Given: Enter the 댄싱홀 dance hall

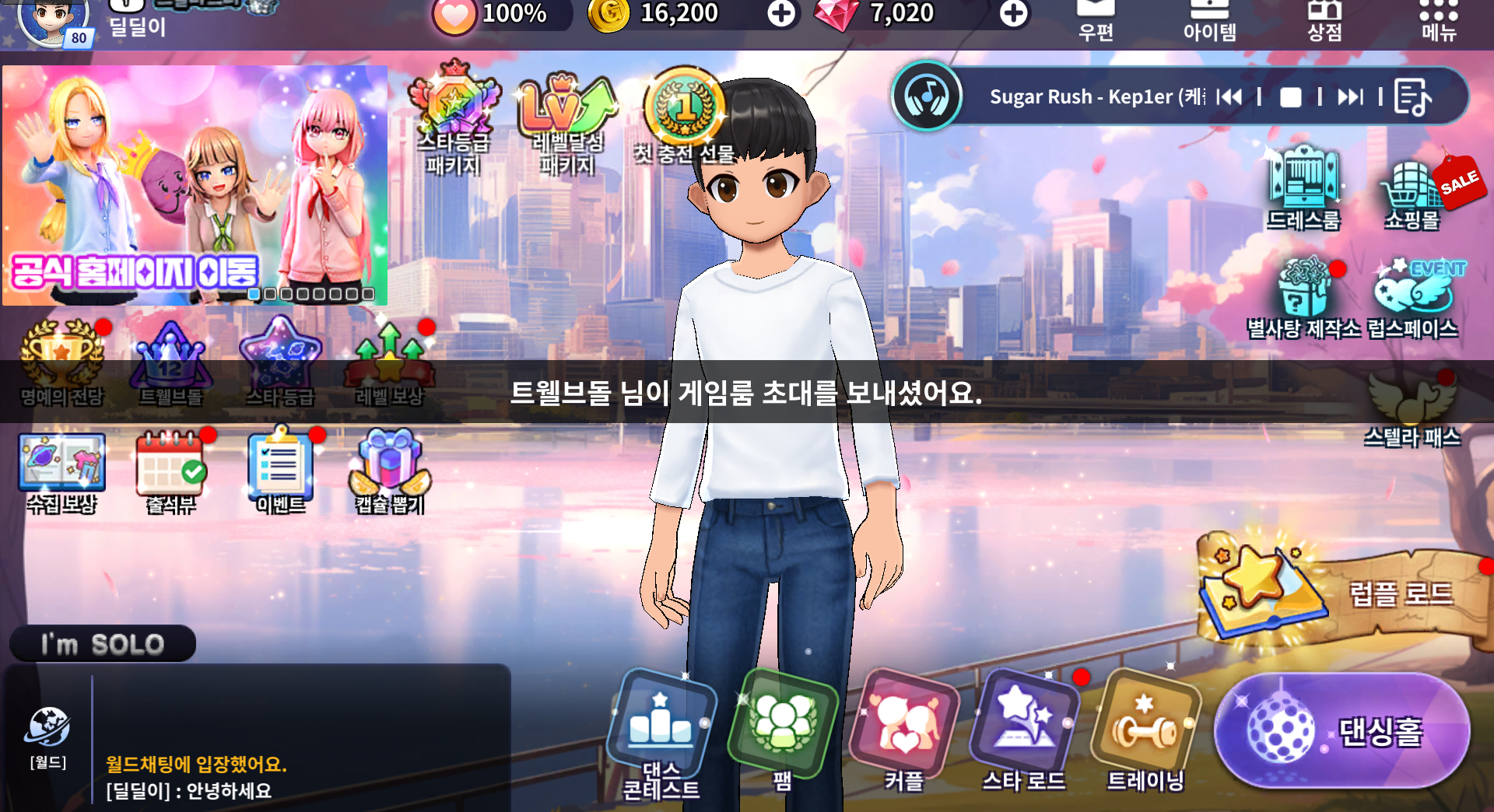Looking at the screenshot, I should click(1341, 731).
